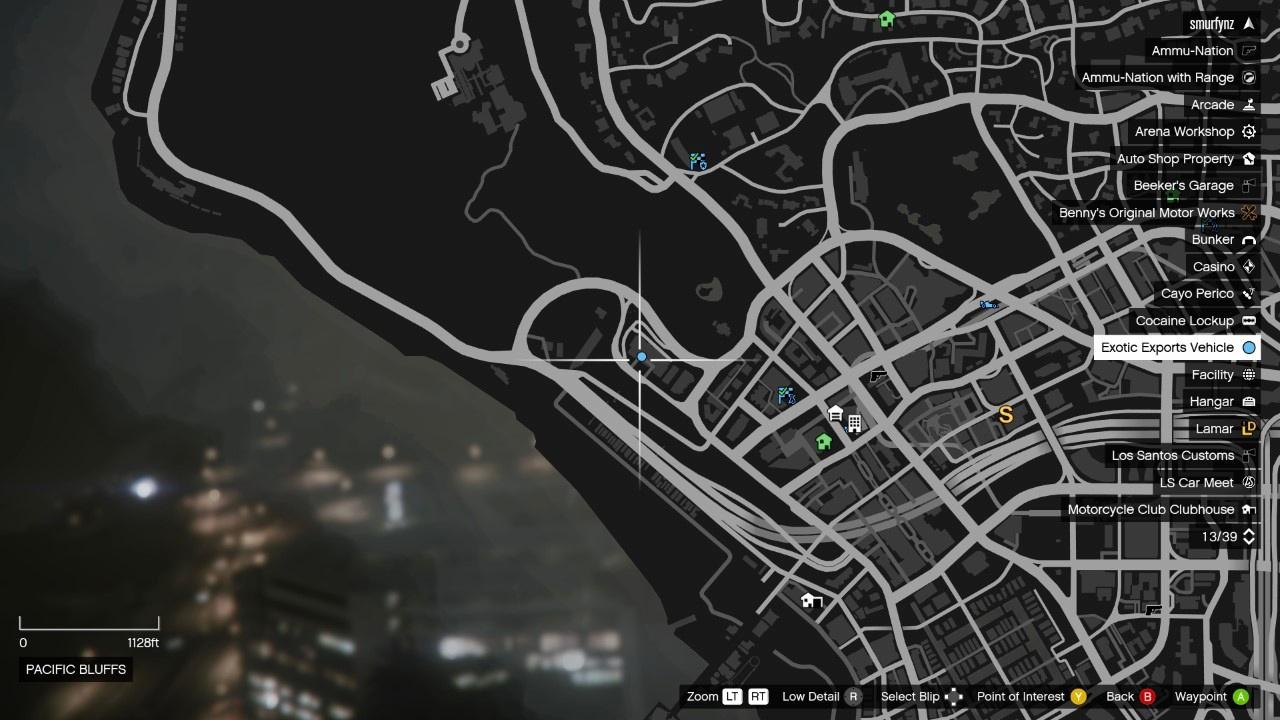Choose the highlighted Exotic Exports Vehicle entry
Viewport: 1280px width, 720px height.
(x=1177, y=348)
